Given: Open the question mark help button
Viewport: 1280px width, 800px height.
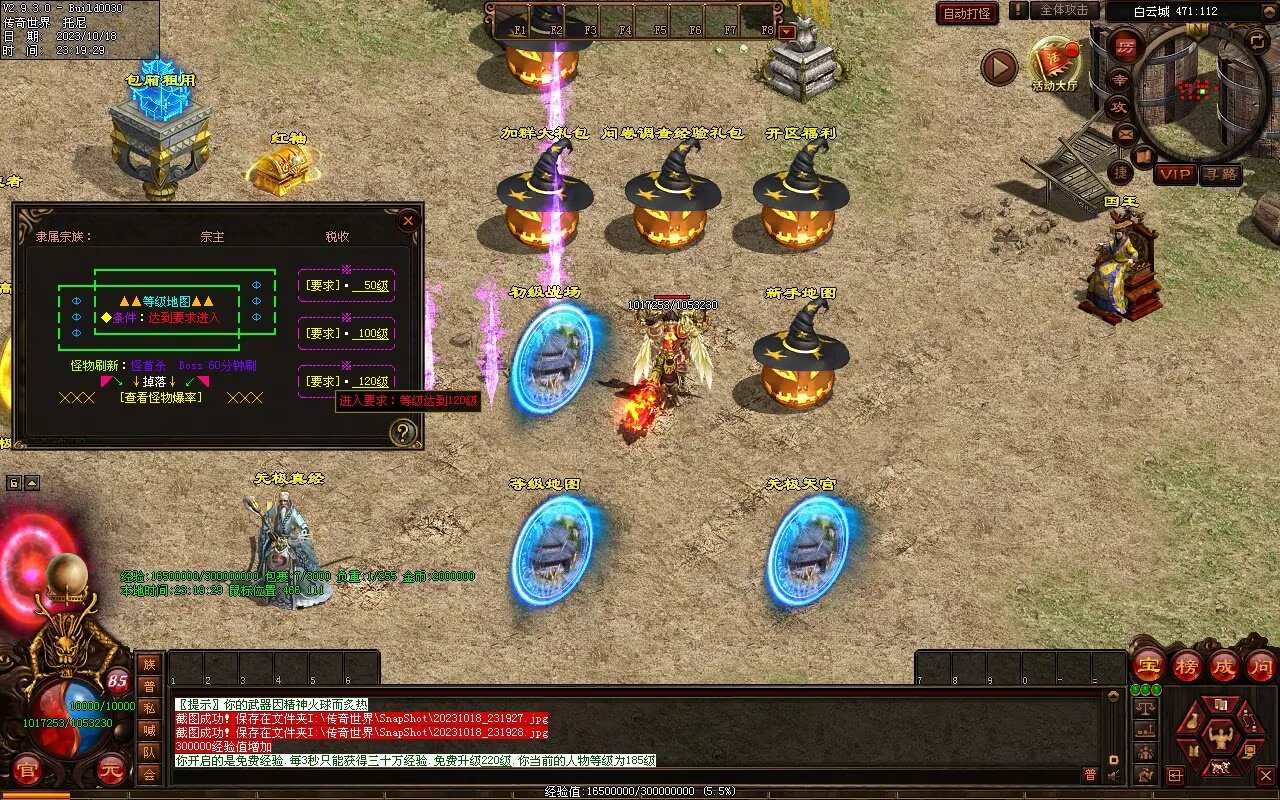Looking at the screenshot, I should (x=402, y=432).
